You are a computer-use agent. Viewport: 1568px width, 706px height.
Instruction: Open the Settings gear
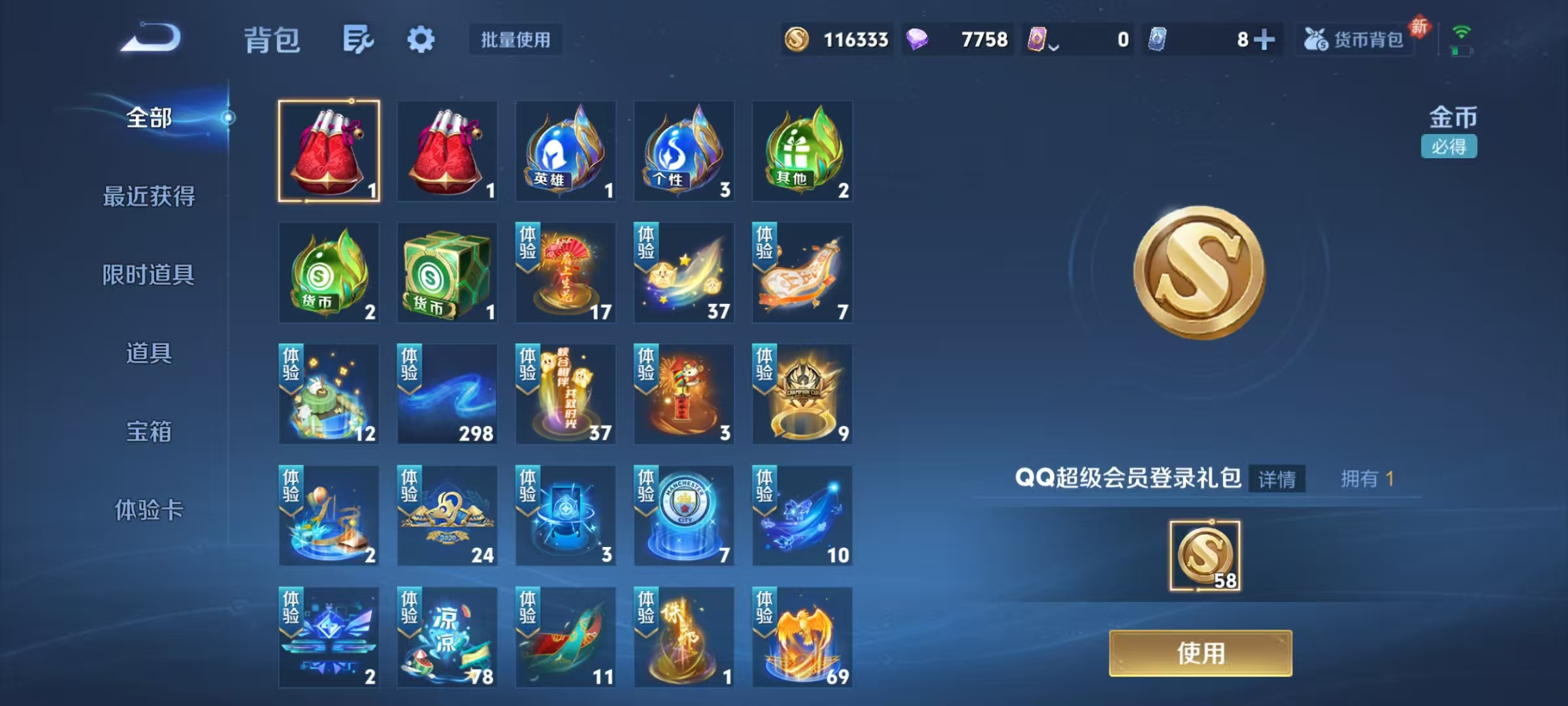coord(421,39)
